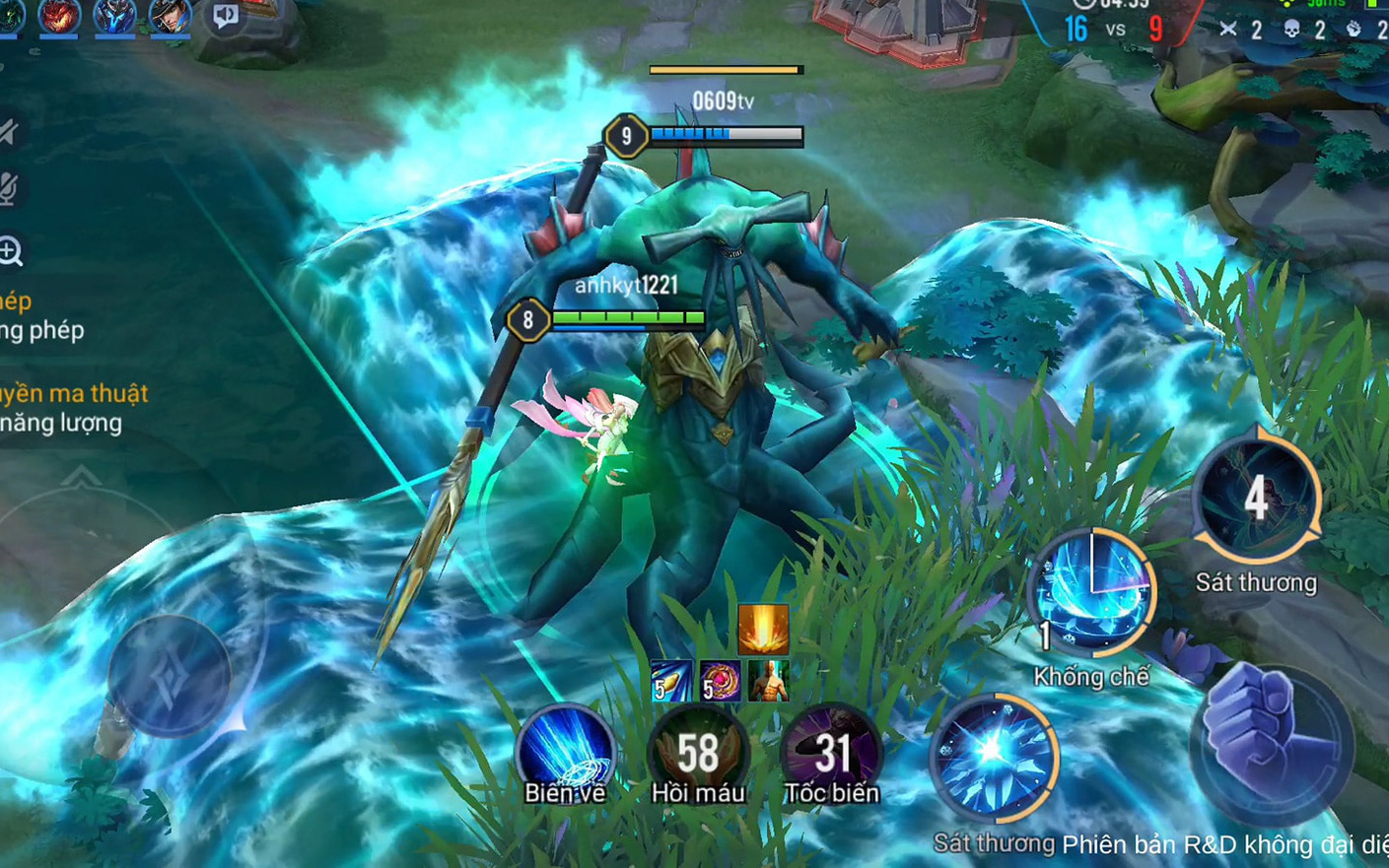Select the red fiery teammate portrait
Image resolution: width=1389 pixels, height=868 pixels.
click(59, 16)
